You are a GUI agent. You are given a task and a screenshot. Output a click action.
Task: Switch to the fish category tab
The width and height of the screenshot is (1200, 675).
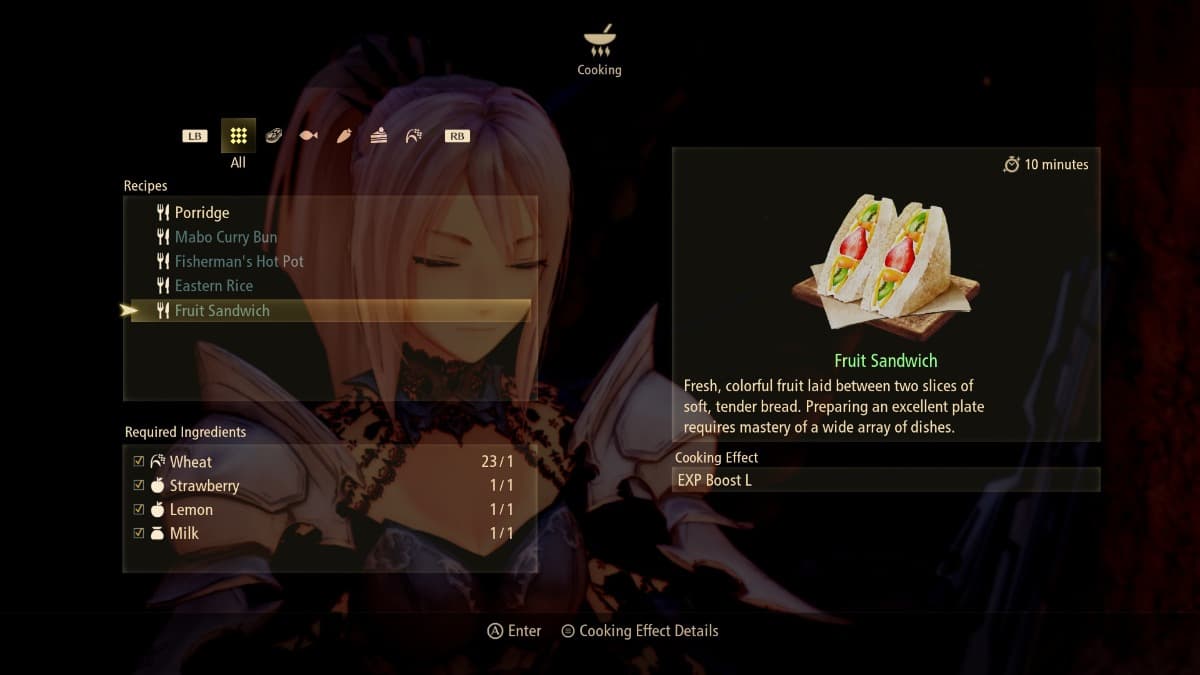pyautogui.click(x=308, y=136)
